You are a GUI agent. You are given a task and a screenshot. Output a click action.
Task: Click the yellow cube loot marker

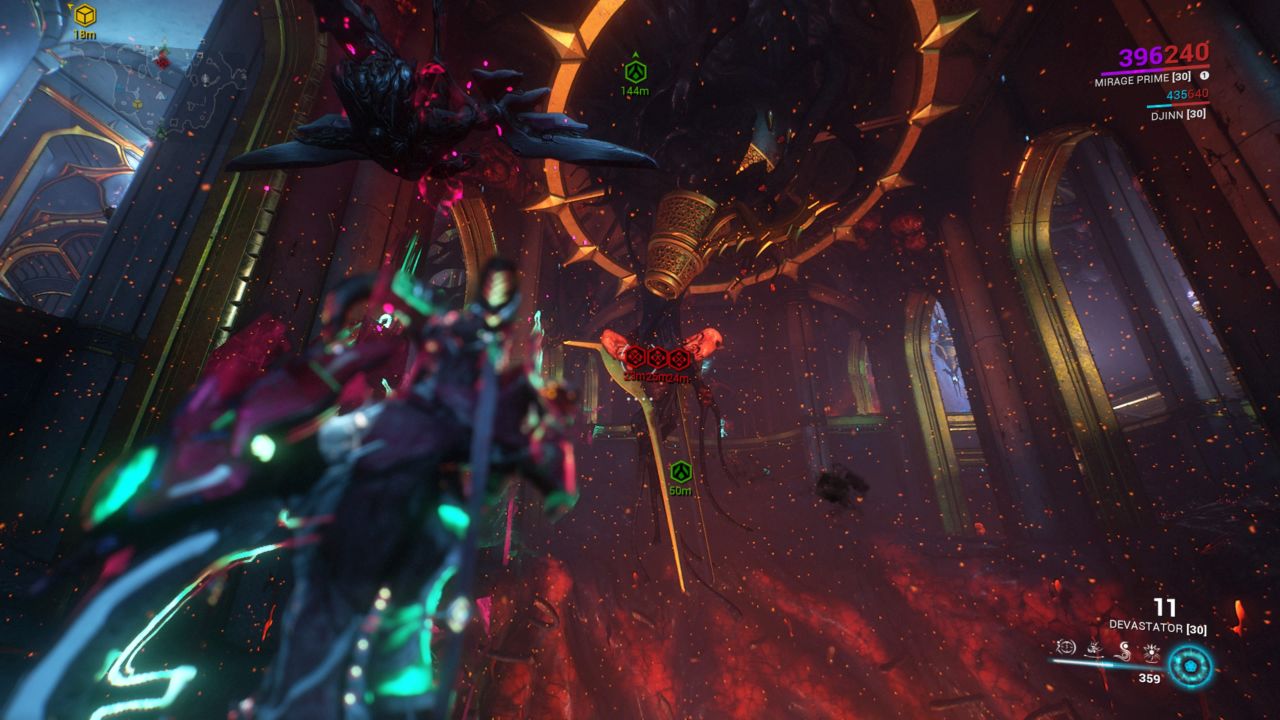[x=83, y=17]
